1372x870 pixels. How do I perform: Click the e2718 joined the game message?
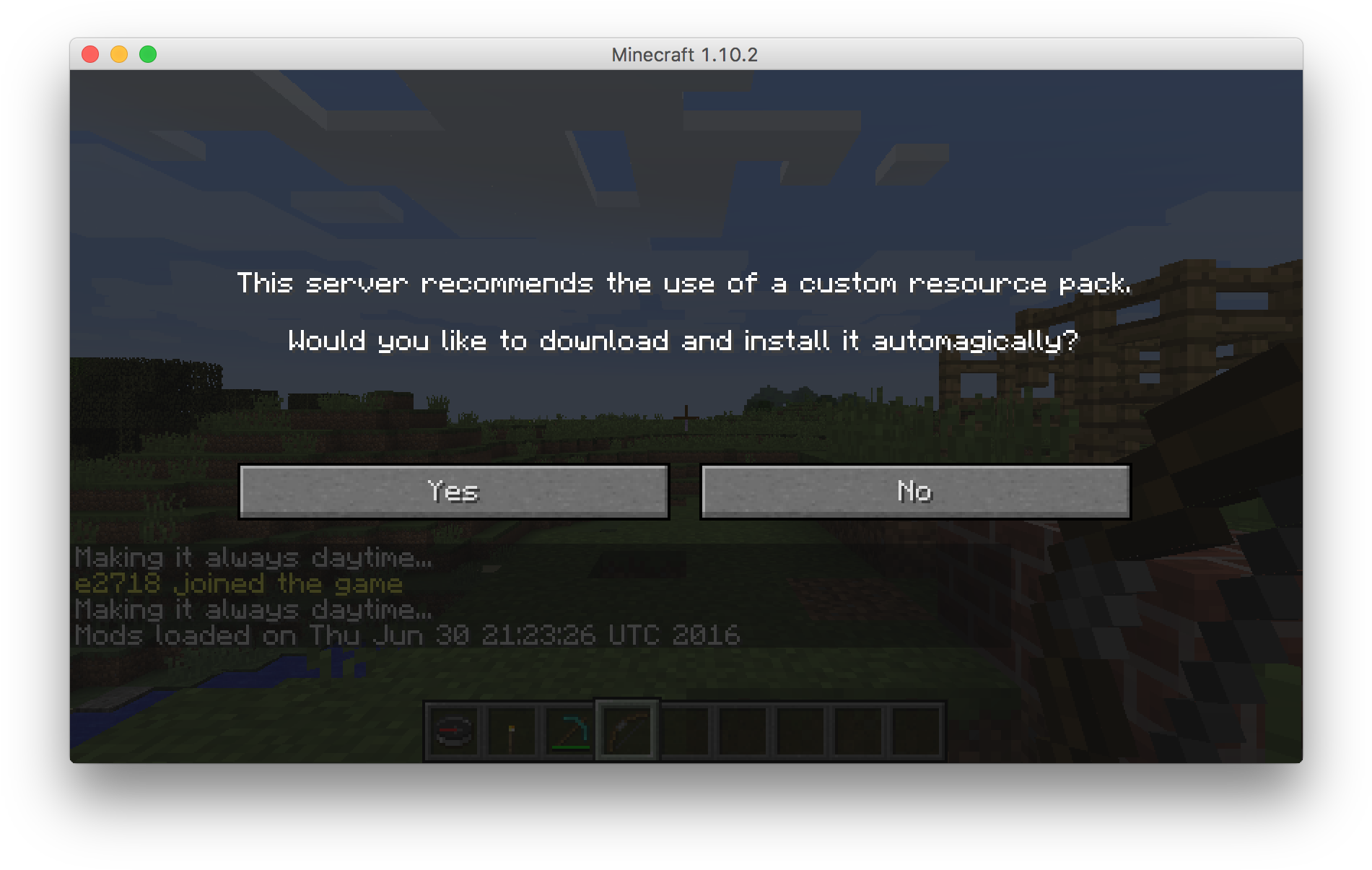coord(238,583)
